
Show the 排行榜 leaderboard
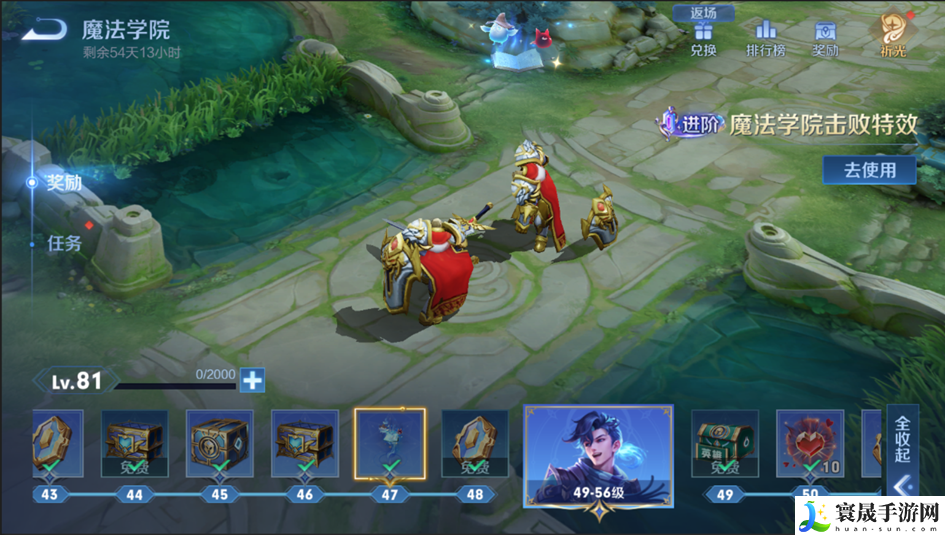(x=765, y=39)
